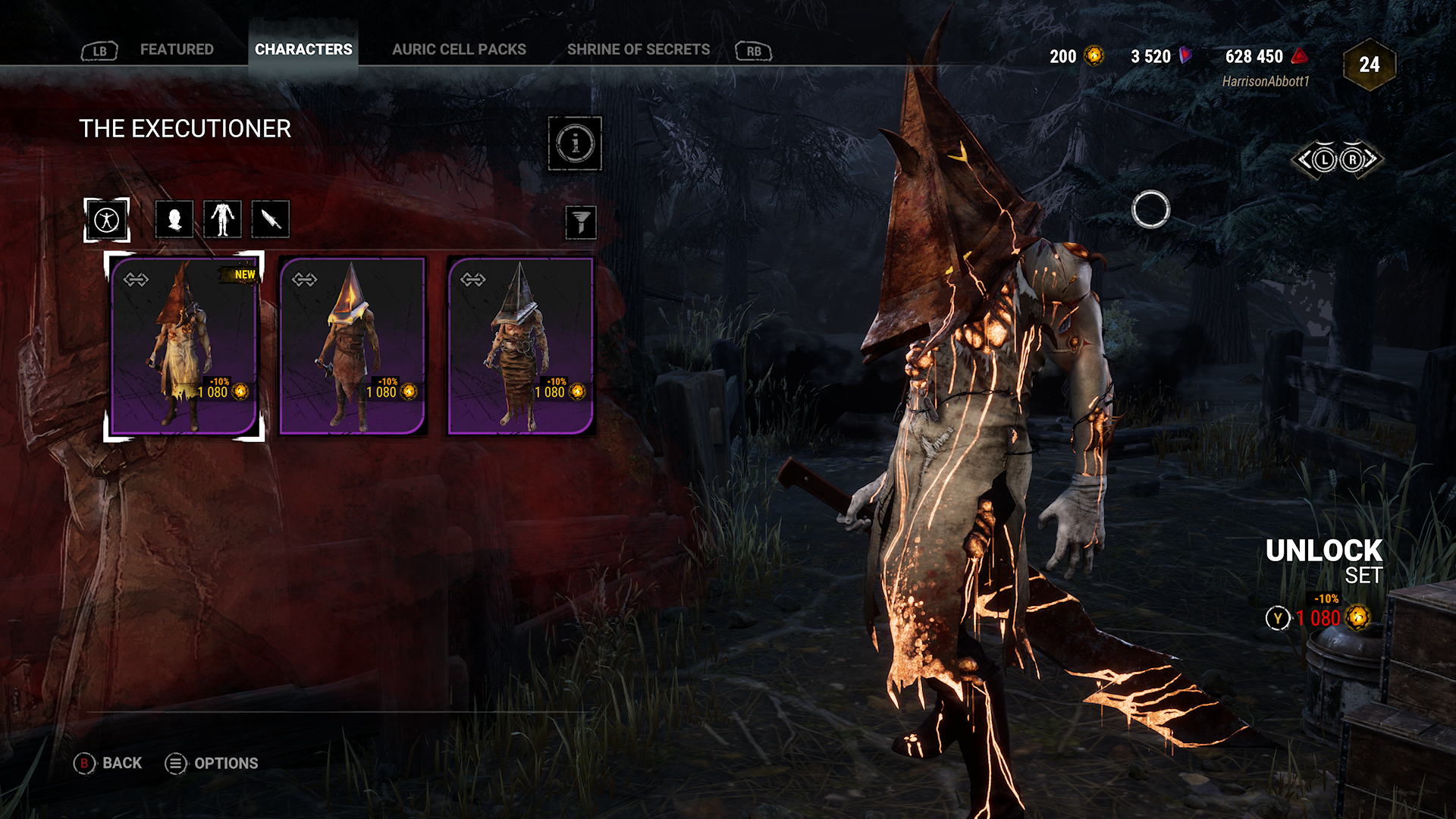
Task: Pick the outfit with the tattered brown skirt
Action: click(521, 346)
